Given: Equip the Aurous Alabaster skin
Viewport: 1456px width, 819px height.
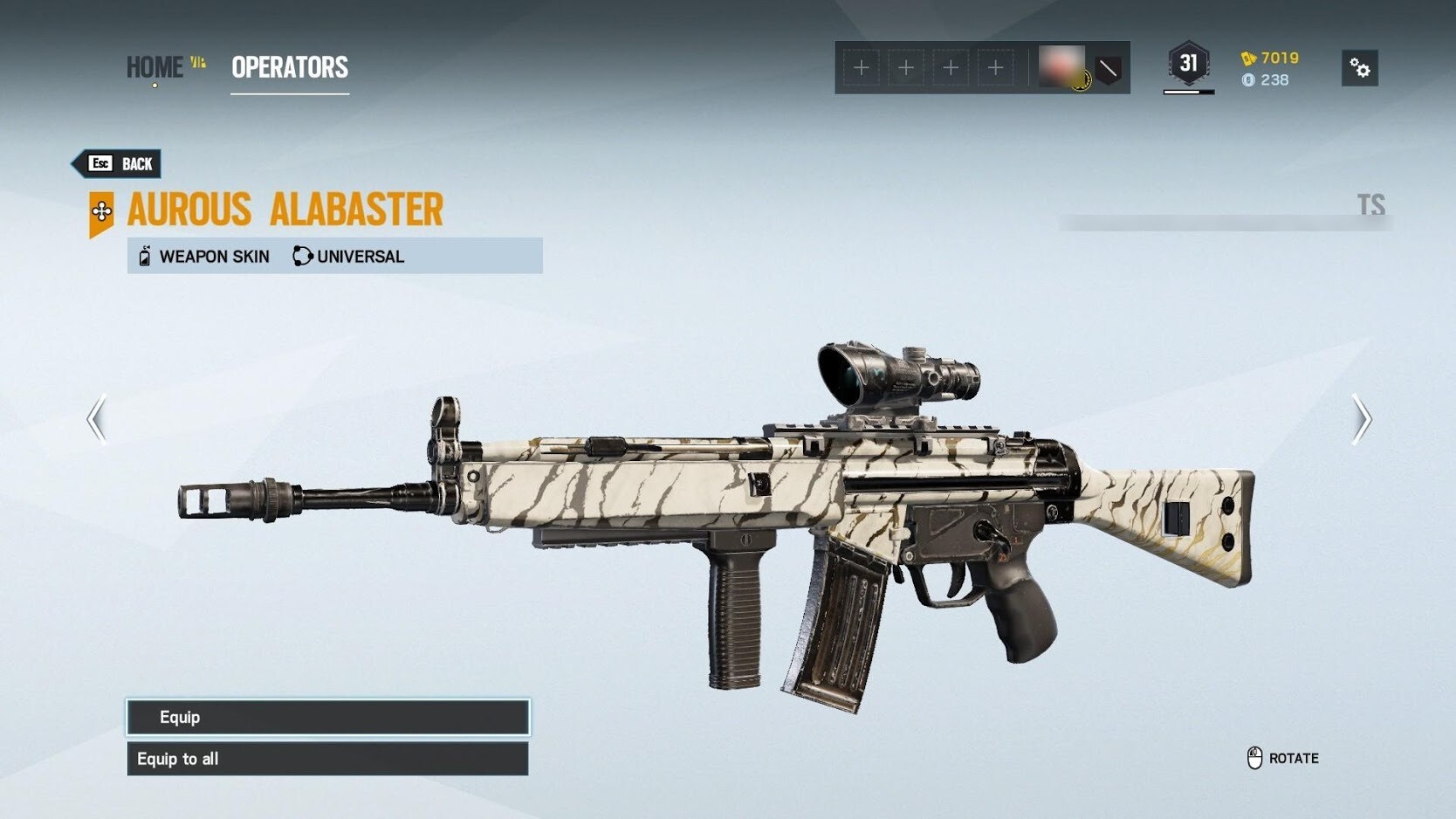Looking at the screenshot, I should pos(327,717).
